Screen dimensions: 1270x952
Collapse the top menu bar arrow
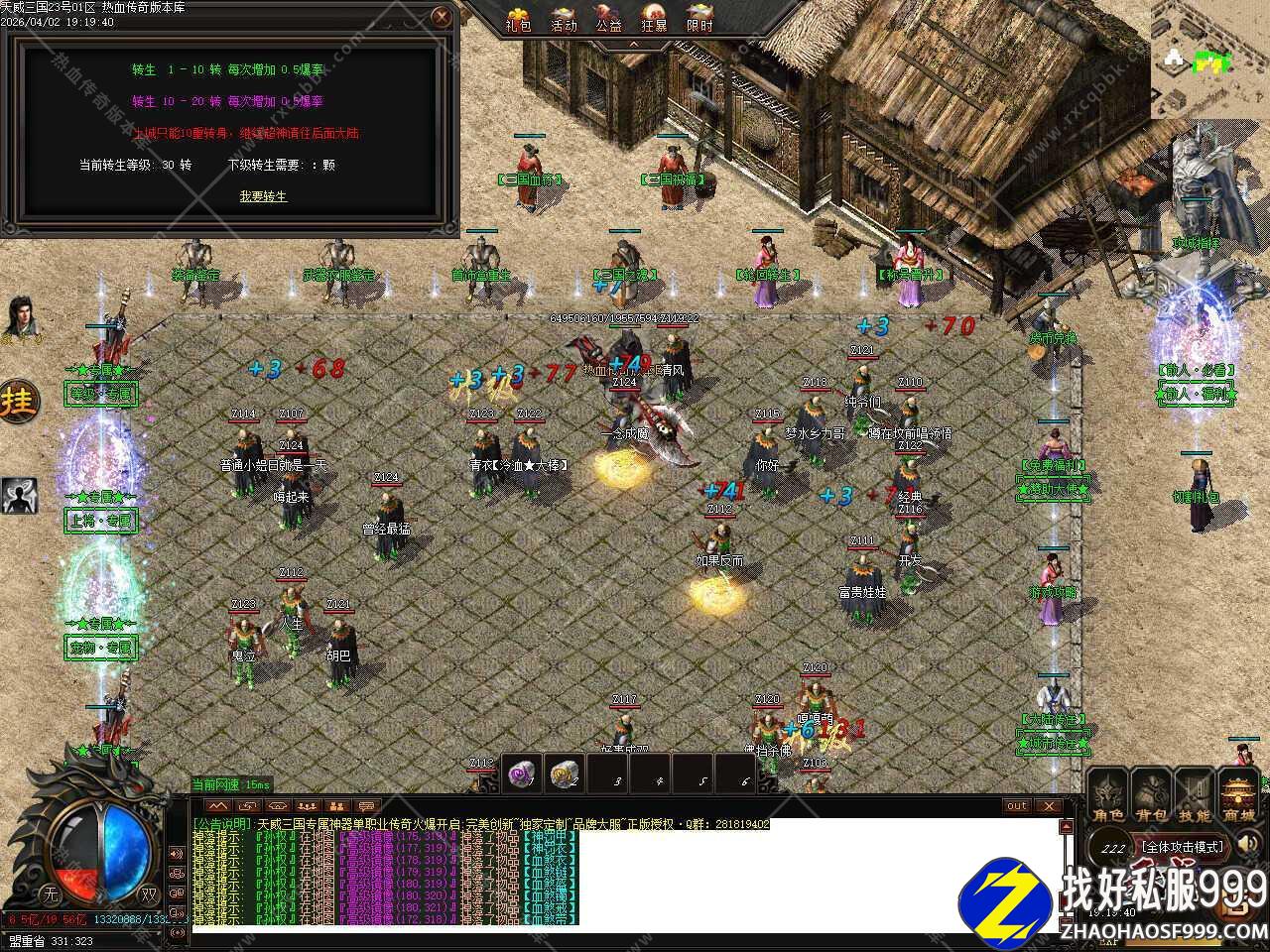(x=634, y=45)
